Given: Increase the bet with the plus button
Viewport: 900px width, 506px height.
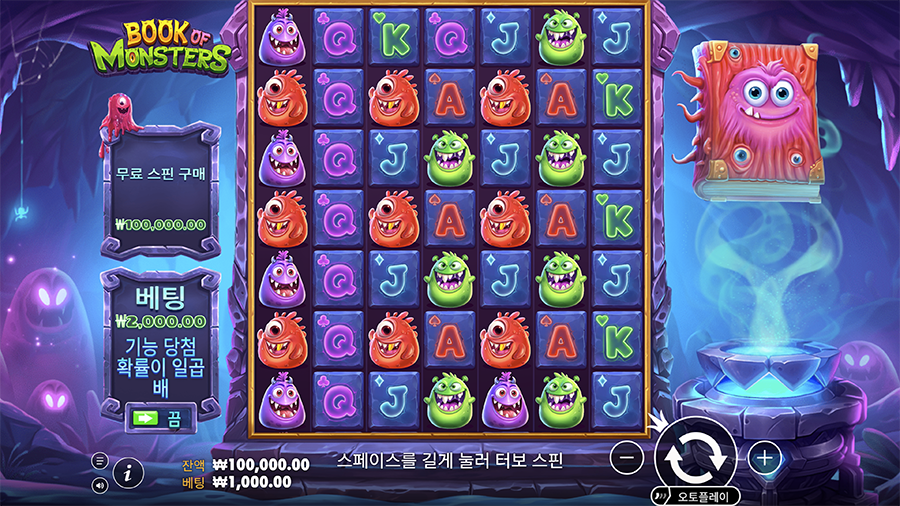Looking at the screenshot, I should [x=765, y=458].
